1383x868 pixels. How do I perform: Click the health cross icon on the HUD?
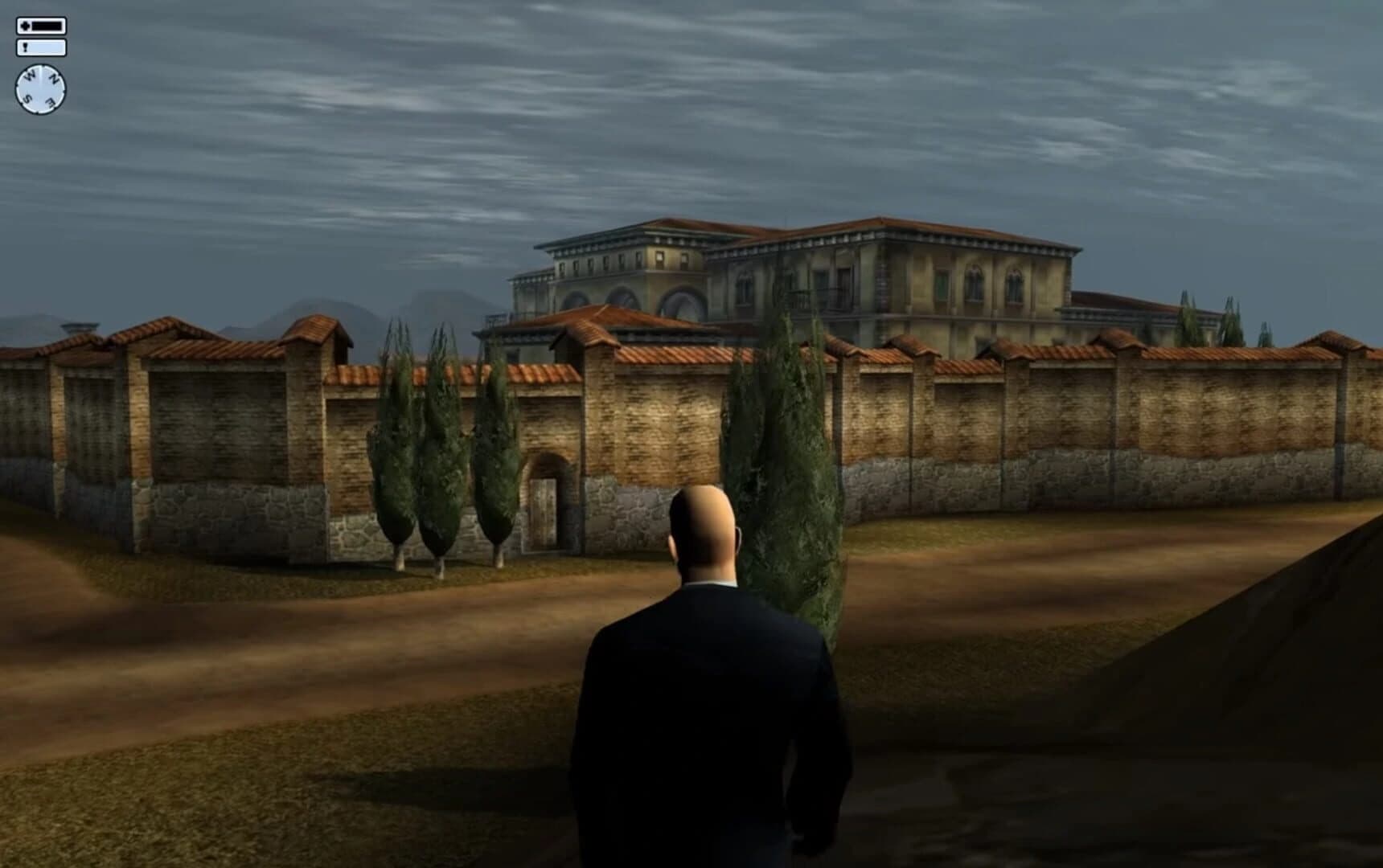tap(25, 24)
